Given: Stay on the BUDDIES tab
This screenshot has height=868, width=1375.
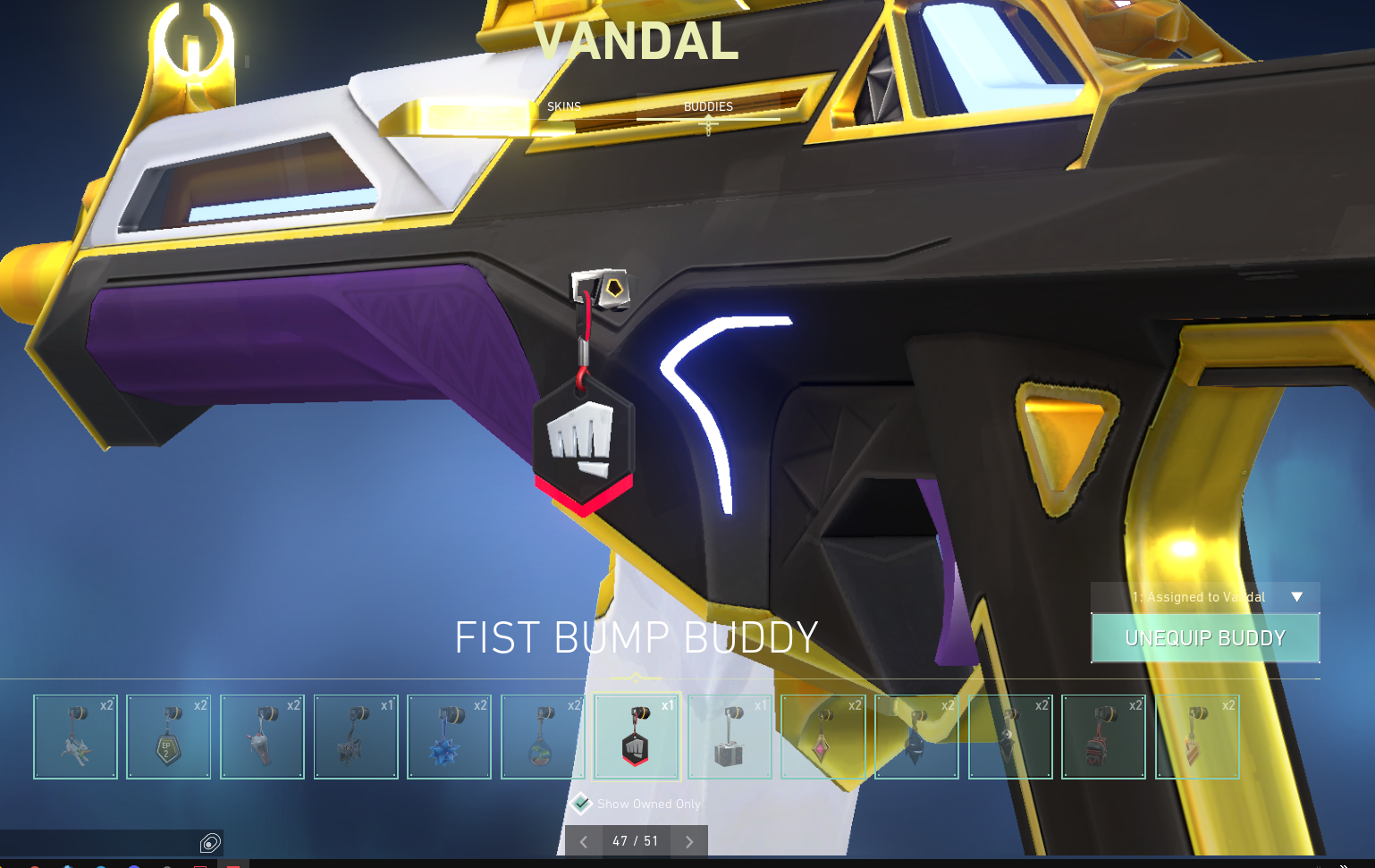Looking at the screenshot, I should click(x=707, y=105).
